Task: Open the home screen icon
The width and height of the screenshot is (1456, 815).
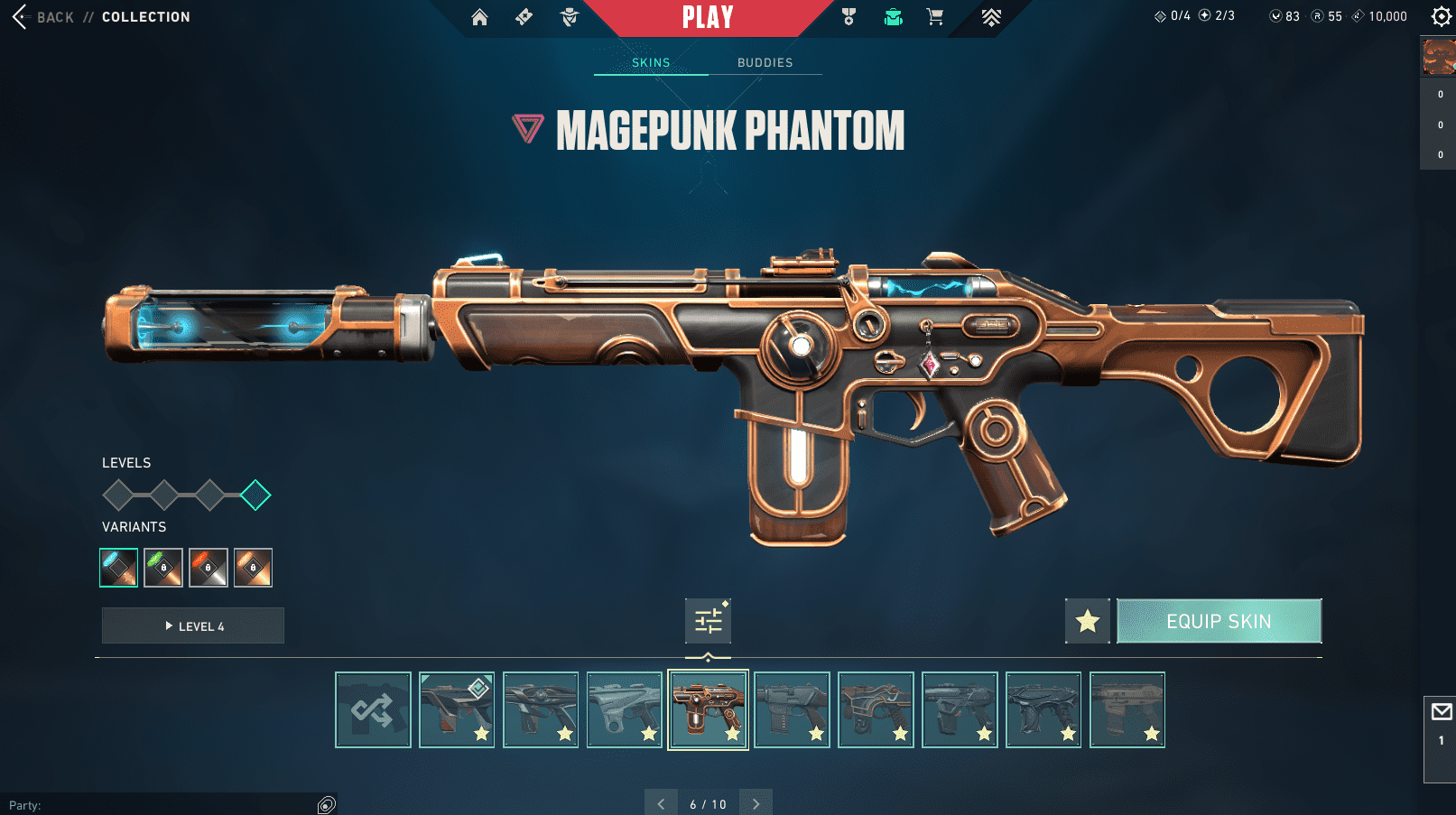Action: point(479,17)
